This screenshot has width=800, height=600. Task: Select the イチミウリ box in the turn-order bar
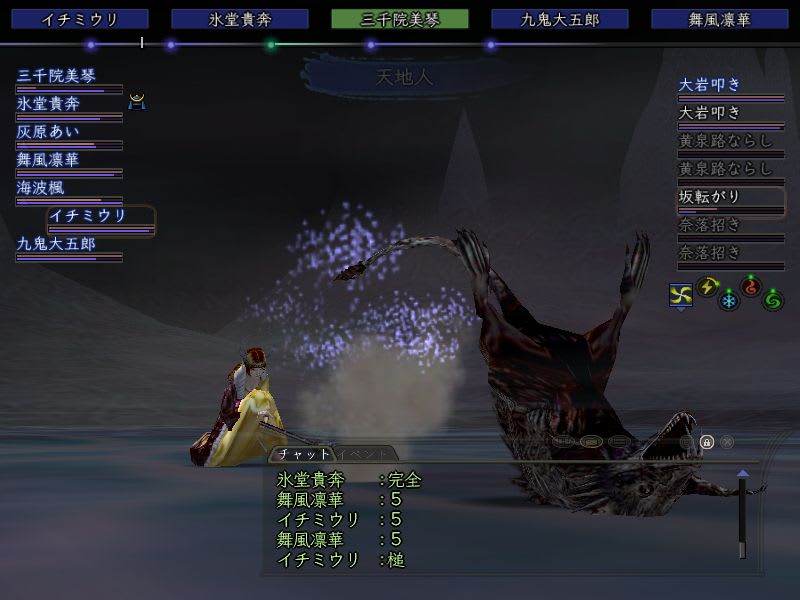[80, 19]
